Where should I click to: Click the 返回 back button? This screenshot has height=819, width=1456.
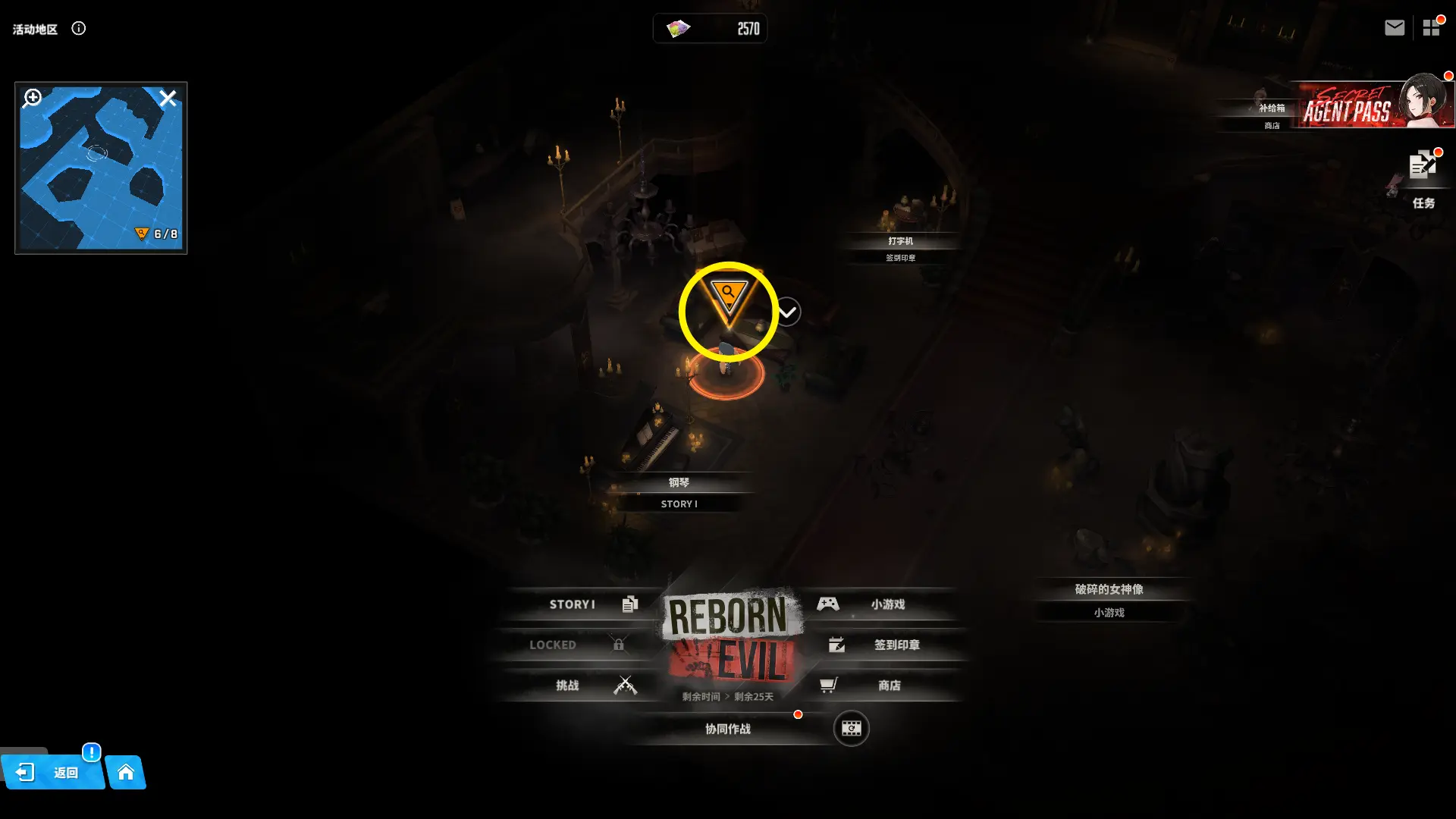pyautogui.click(x=52, y=773)
